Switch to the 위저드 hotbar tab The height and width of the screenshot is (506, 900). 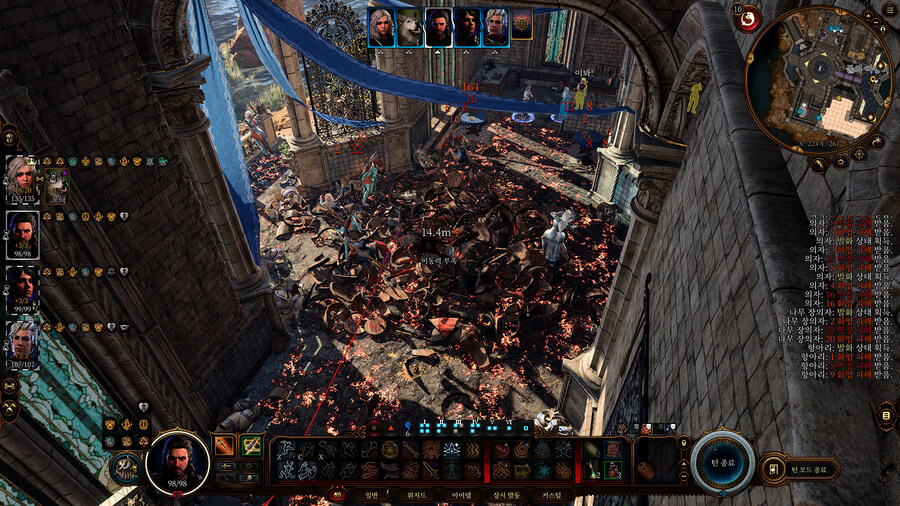pyautogui.click(x=418, y=495)
